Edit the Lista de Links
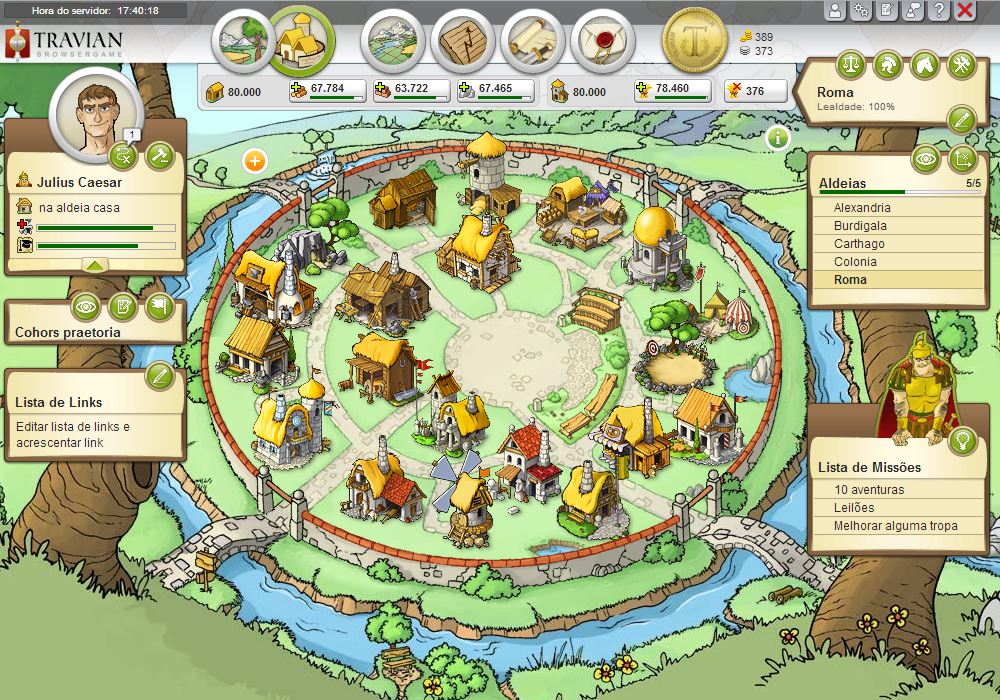 coord(160,376)
